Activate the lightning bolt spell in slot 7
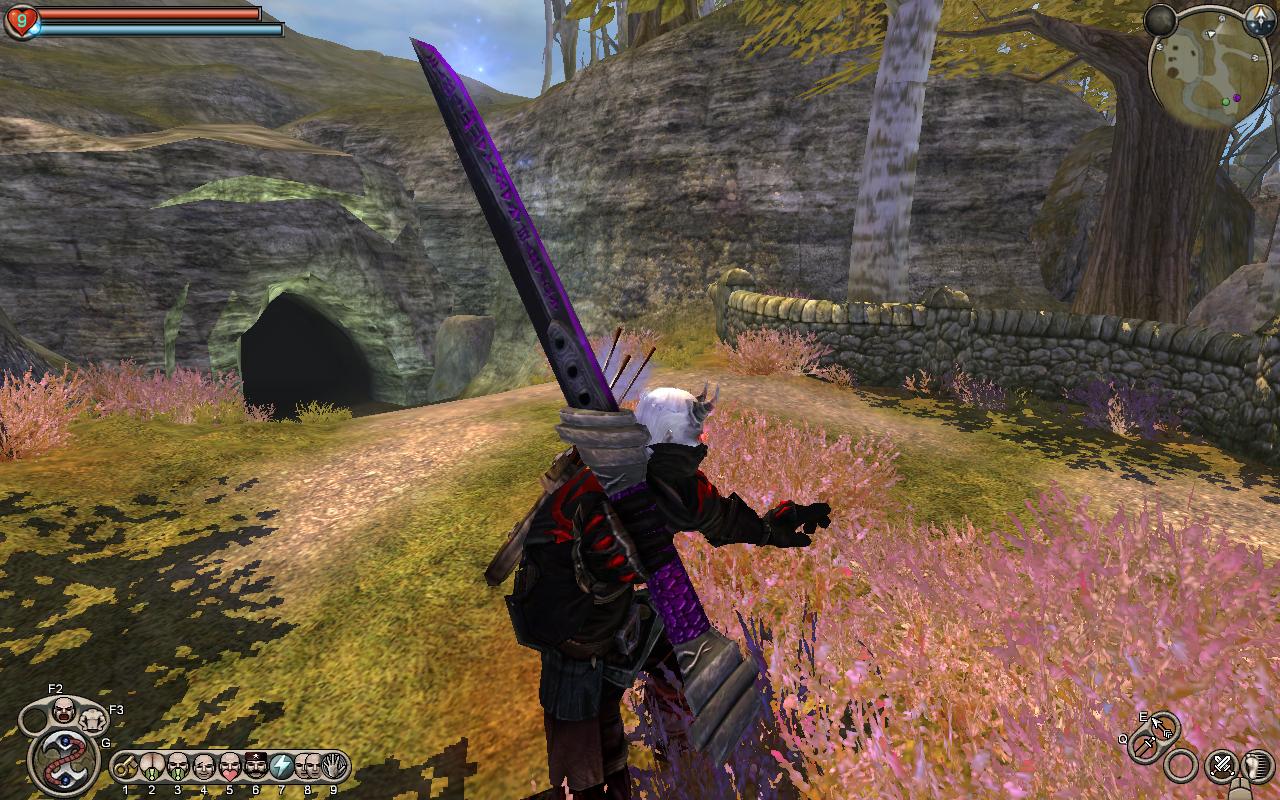 282,766
